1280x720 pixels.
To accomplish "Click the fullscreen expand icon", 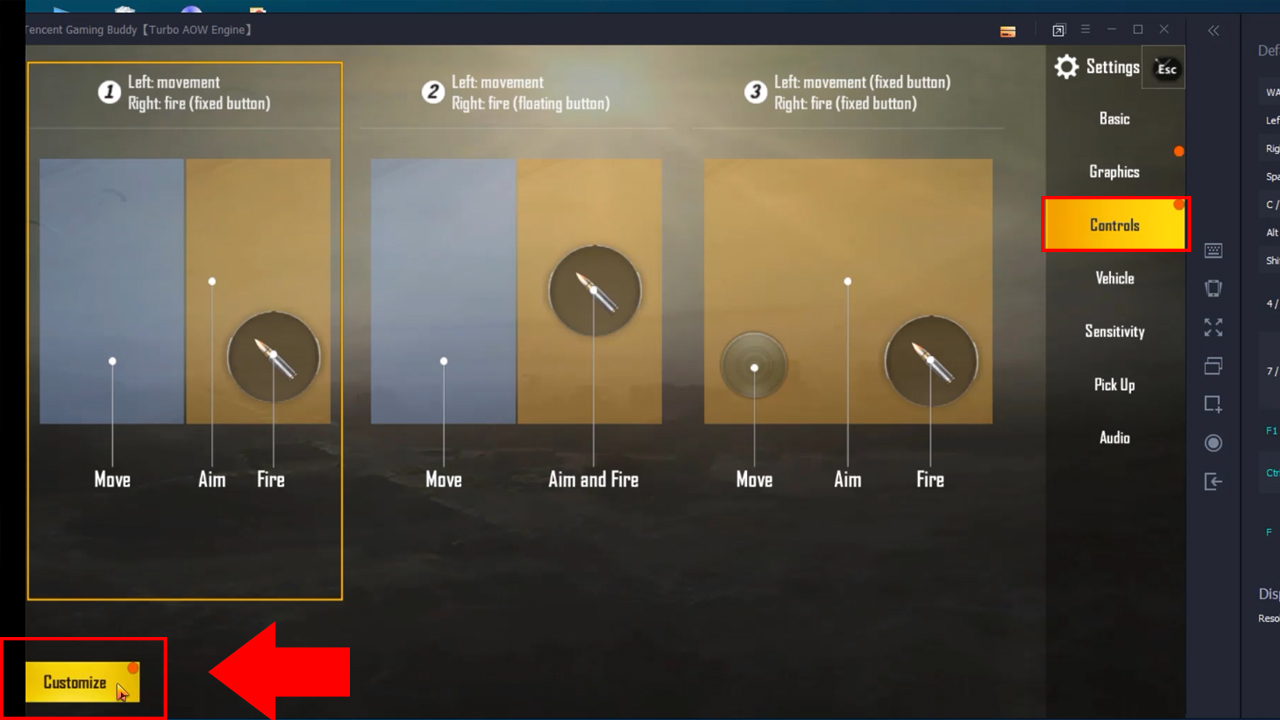I will point(1213,327).
